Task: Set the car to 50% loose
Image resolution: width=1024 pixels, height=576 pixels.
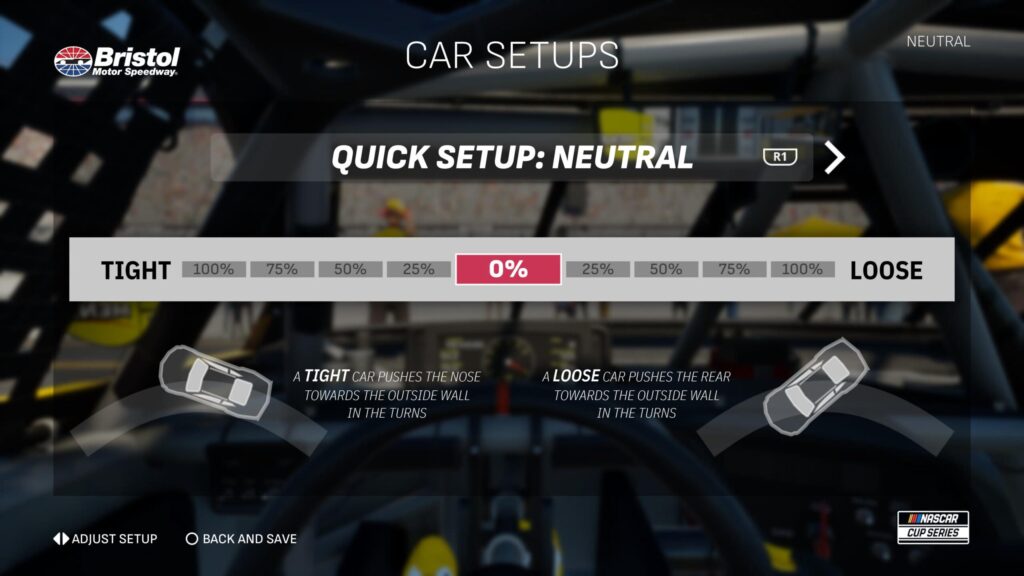Action: click(666, 269)
